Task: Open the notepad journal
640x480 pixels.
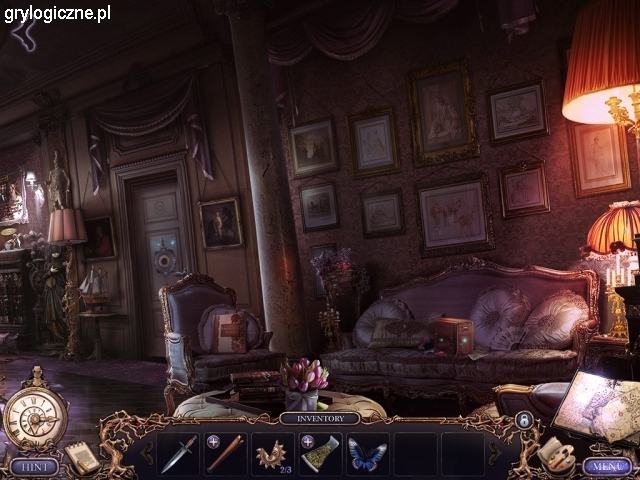Action: click(82, 456)
